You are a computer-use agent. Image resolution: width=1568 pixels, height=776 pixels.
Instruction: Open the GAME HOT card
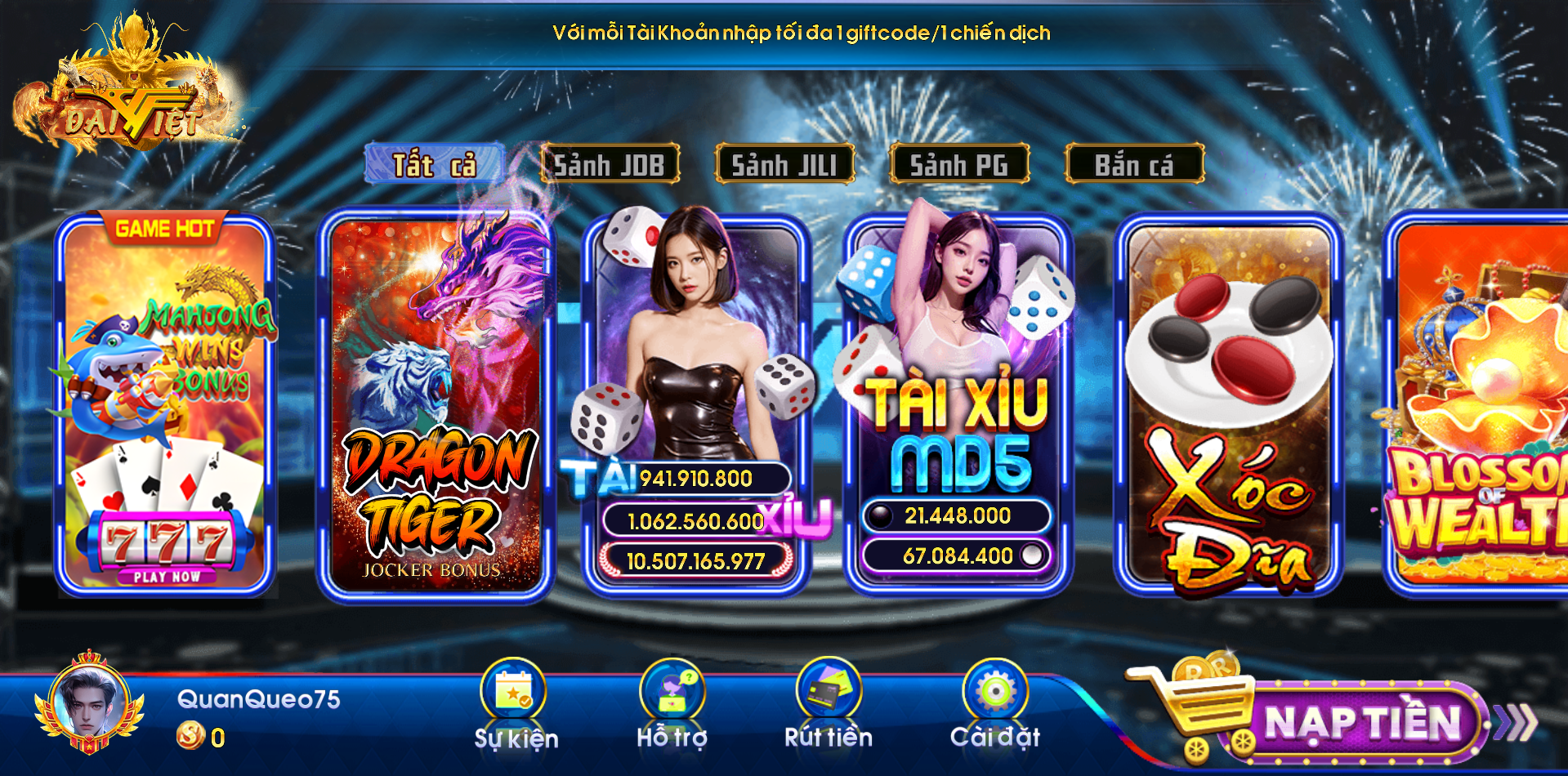(x=164, y=406)
